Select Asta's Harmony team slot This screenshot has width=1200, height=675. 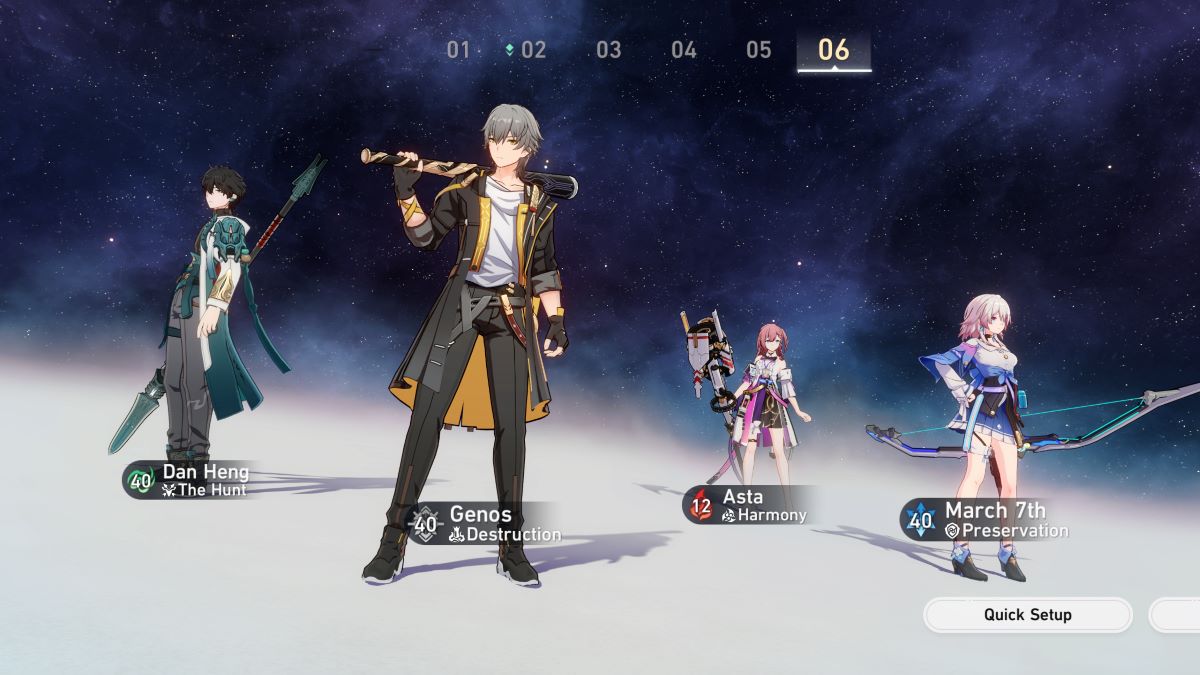748,505
